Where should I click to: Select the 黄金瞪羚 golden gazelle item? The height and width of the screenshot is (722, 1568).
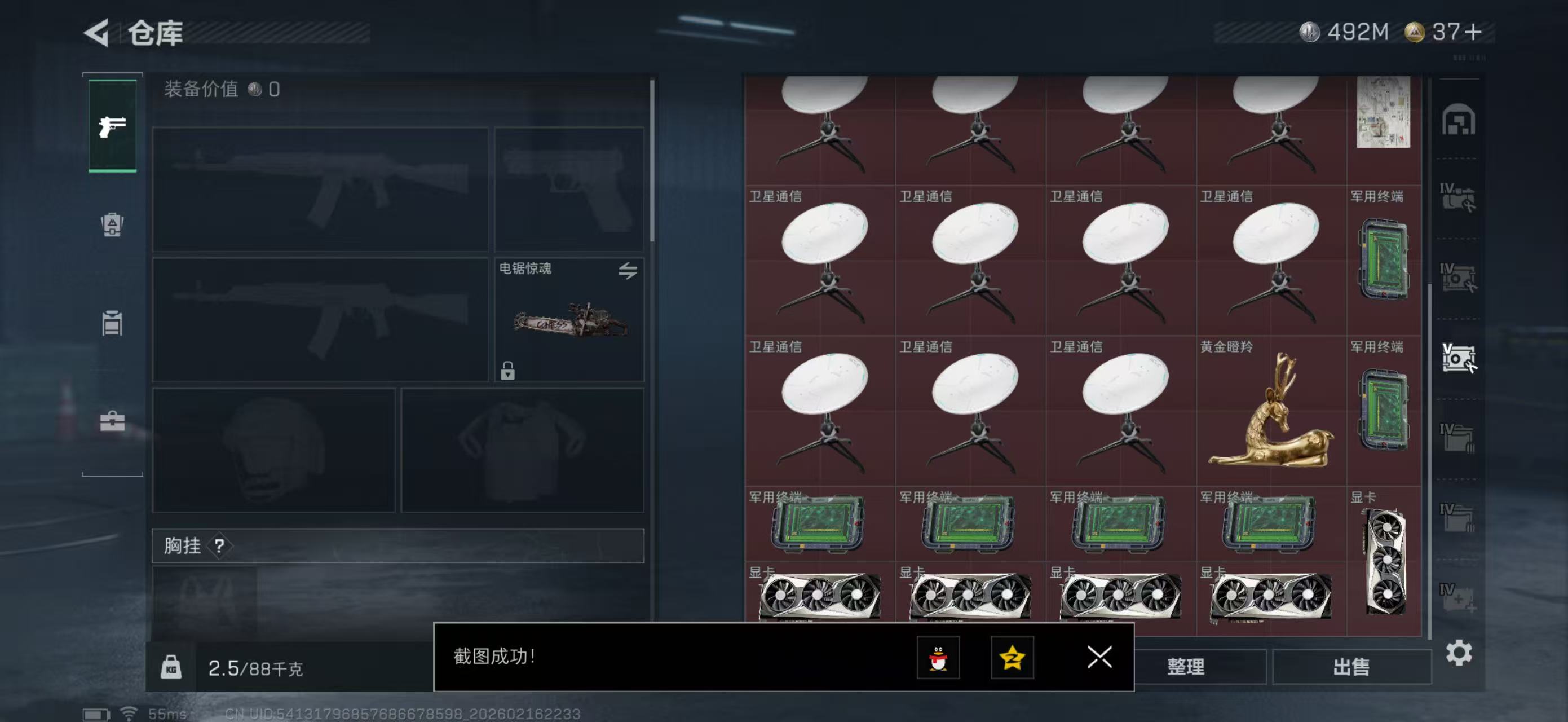(x=1269, y=420)
